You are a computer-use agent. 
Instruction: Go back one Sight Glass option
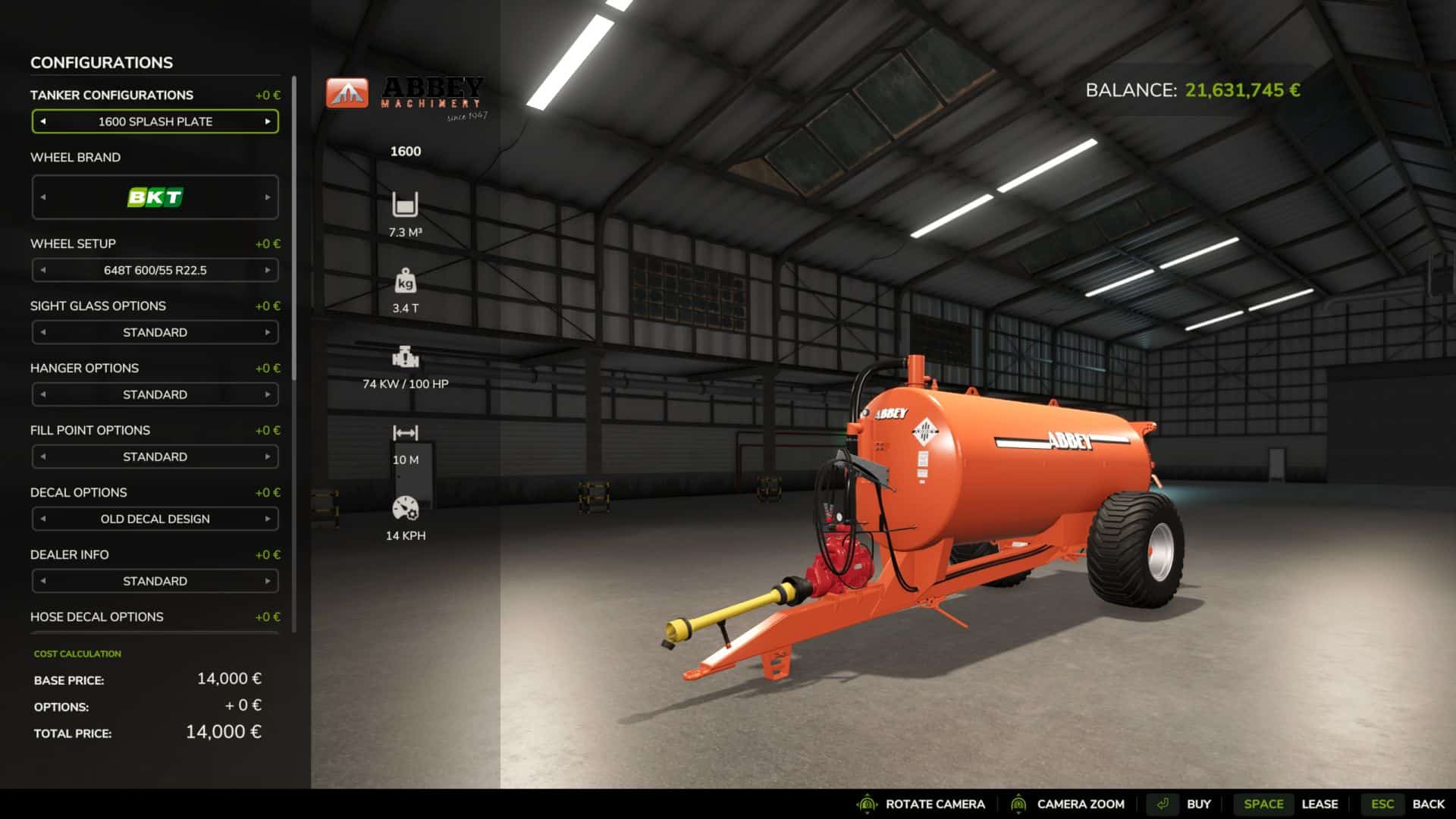click(43, 332)
